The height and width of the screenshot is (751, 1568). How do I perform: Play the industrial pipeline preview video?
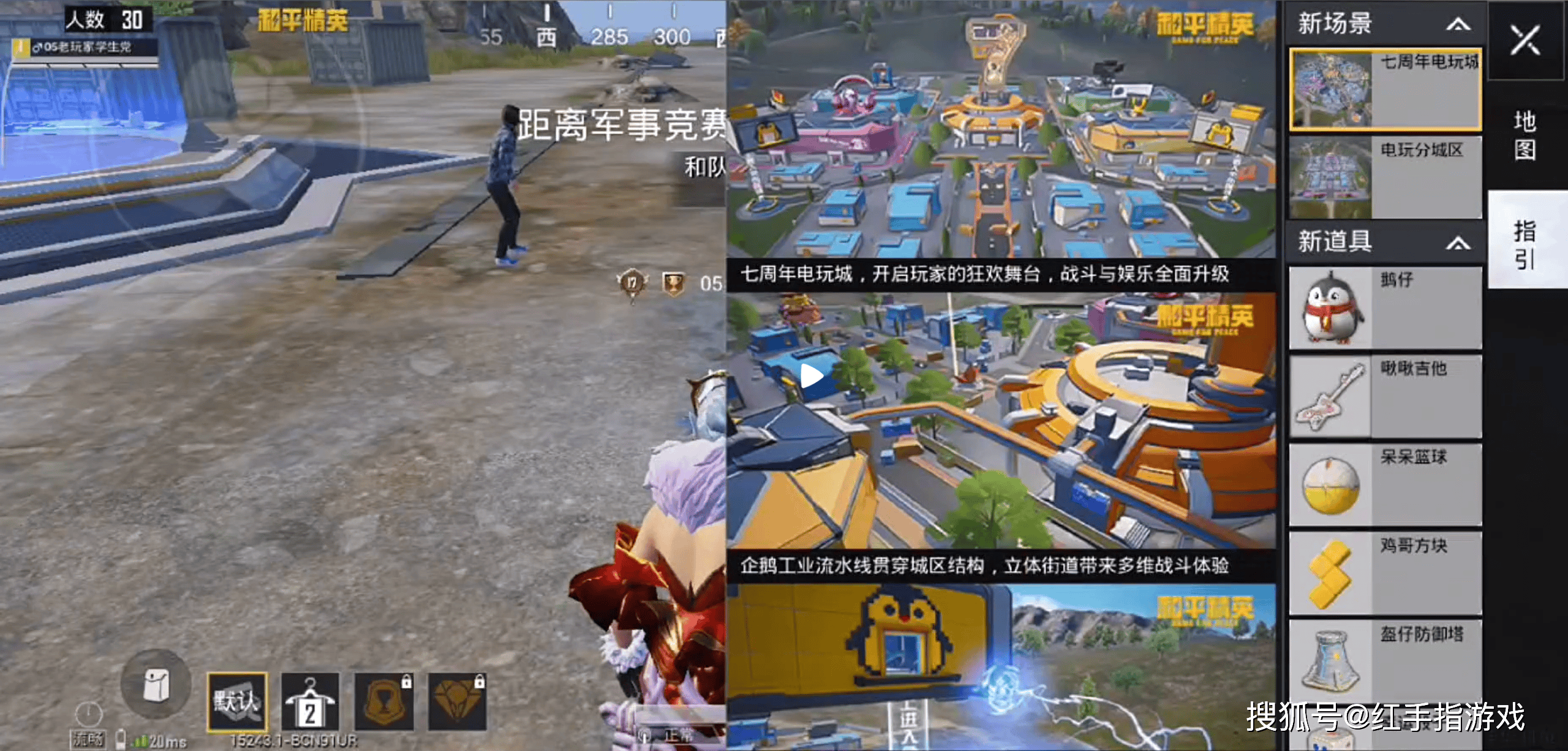(812, 375)
